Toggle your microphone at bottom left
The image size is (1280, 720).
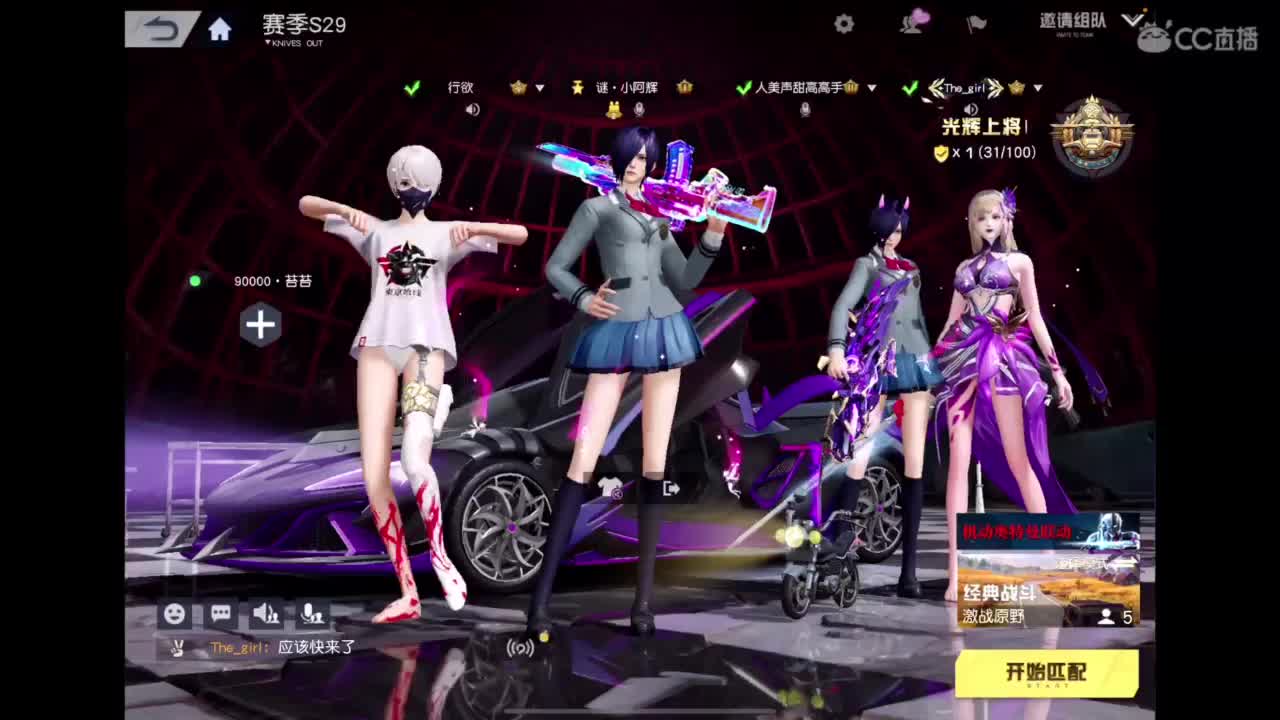(x=312, y=614)
